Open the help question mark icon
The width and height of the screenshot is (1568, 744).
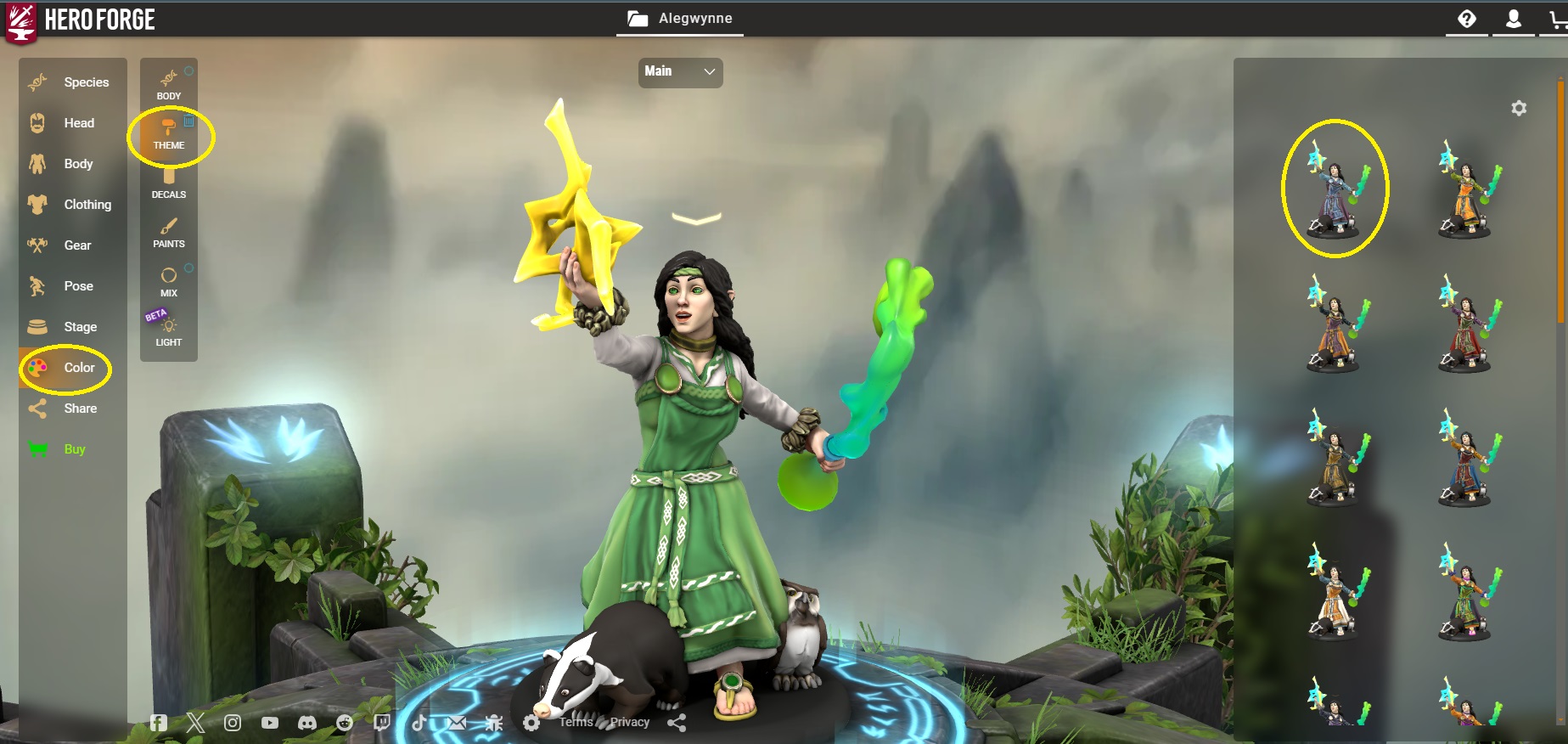[1467, 19]
